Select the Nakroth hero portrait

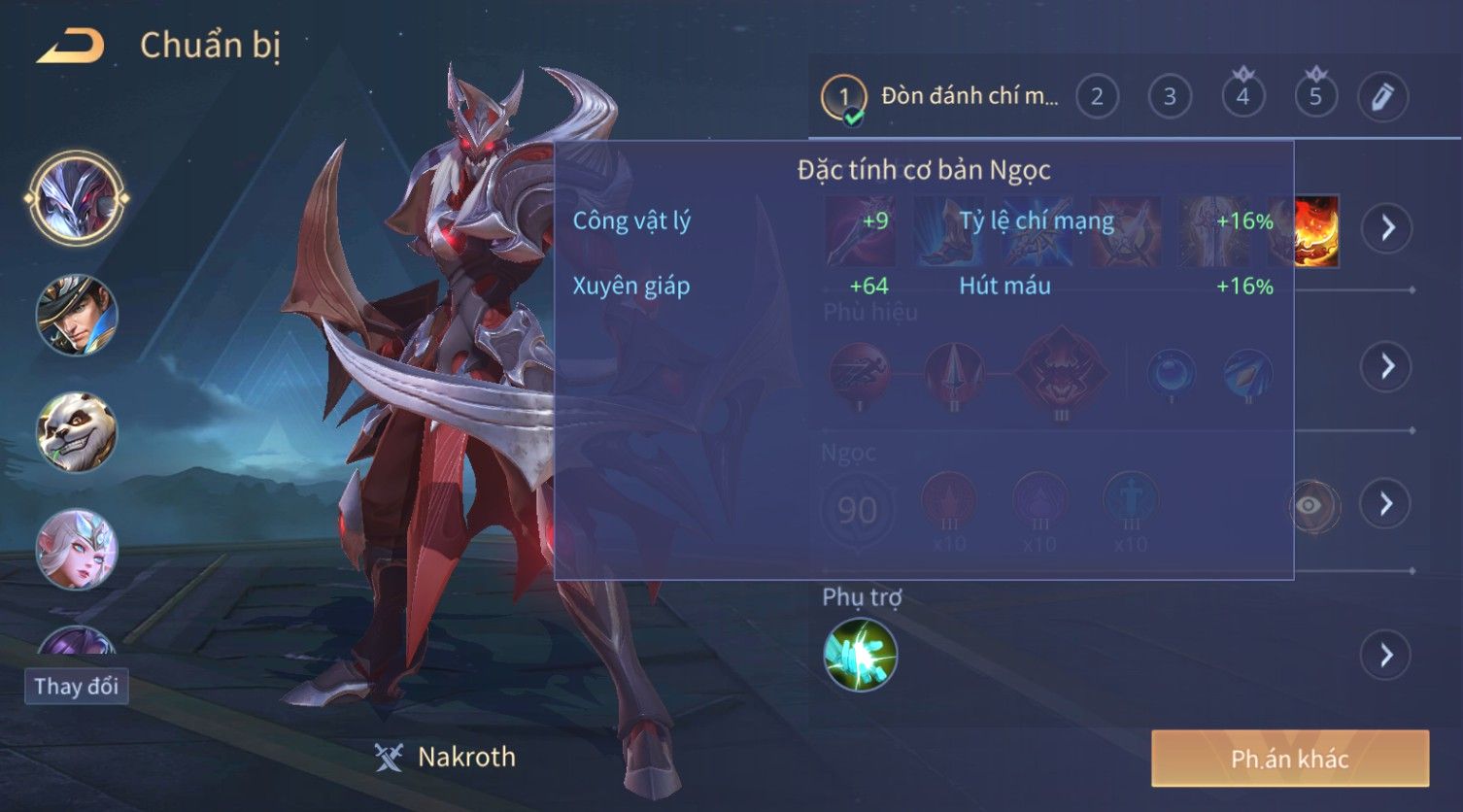point(77,198)
